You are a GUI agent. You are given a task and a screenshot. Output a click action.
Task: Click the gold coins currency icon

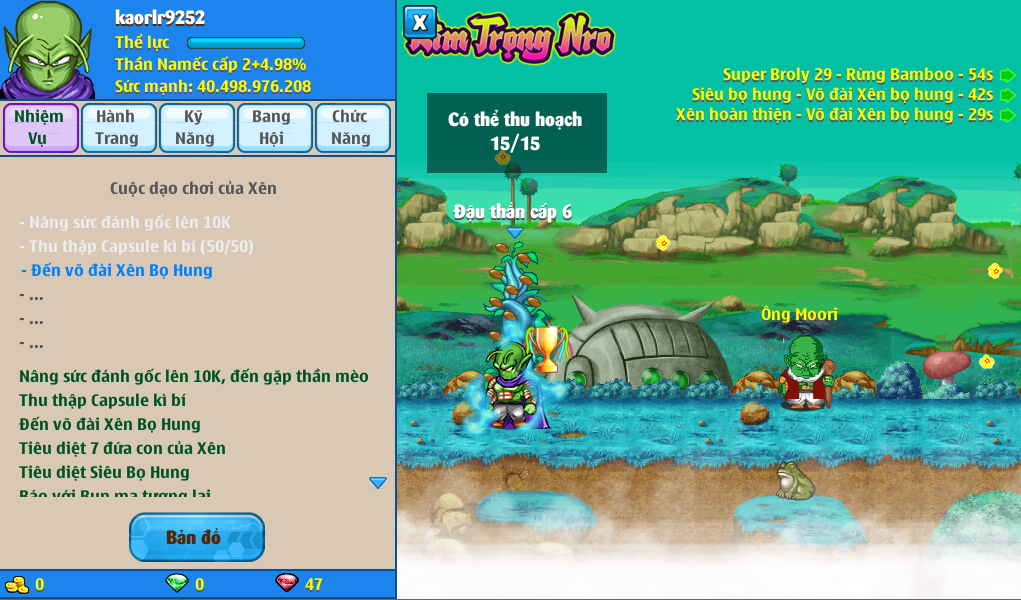click(17, 583)
